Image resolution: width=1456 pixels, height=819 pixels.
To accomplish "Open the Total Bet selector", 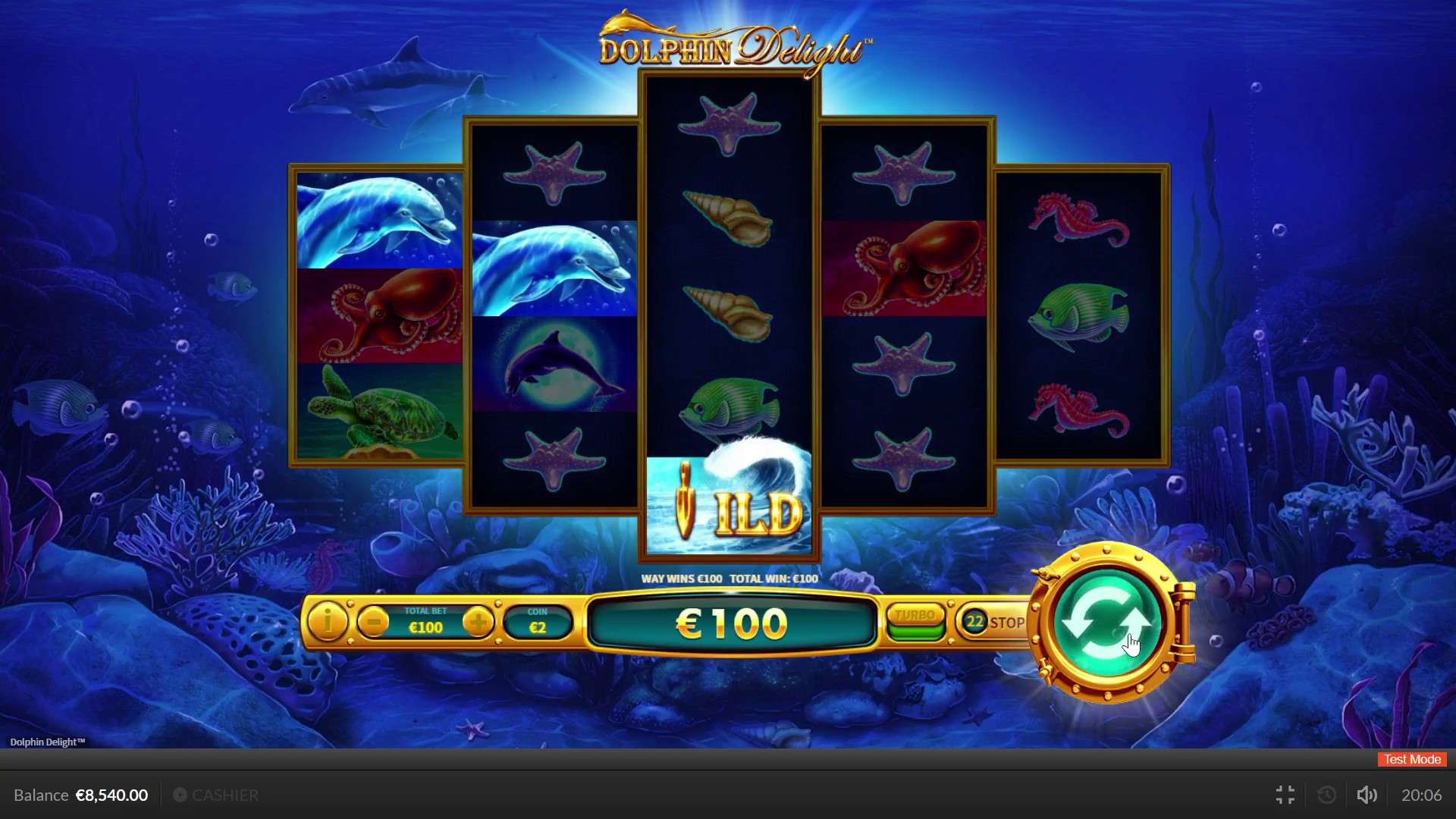I will (x=425, y=622).
